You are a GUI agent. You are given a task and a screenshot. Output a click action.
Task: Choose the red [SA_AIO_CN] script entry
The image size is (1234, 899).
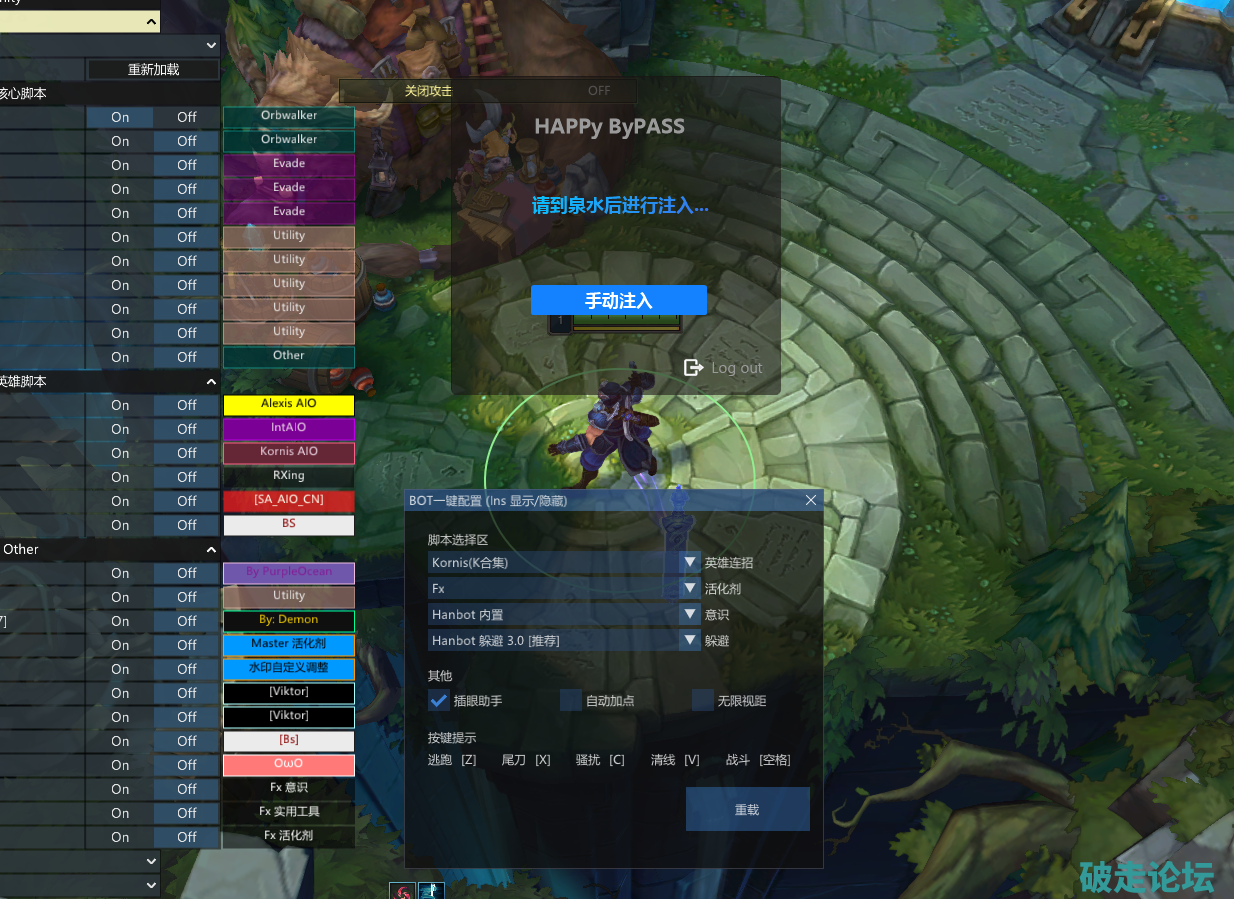[x=288, y=500]
